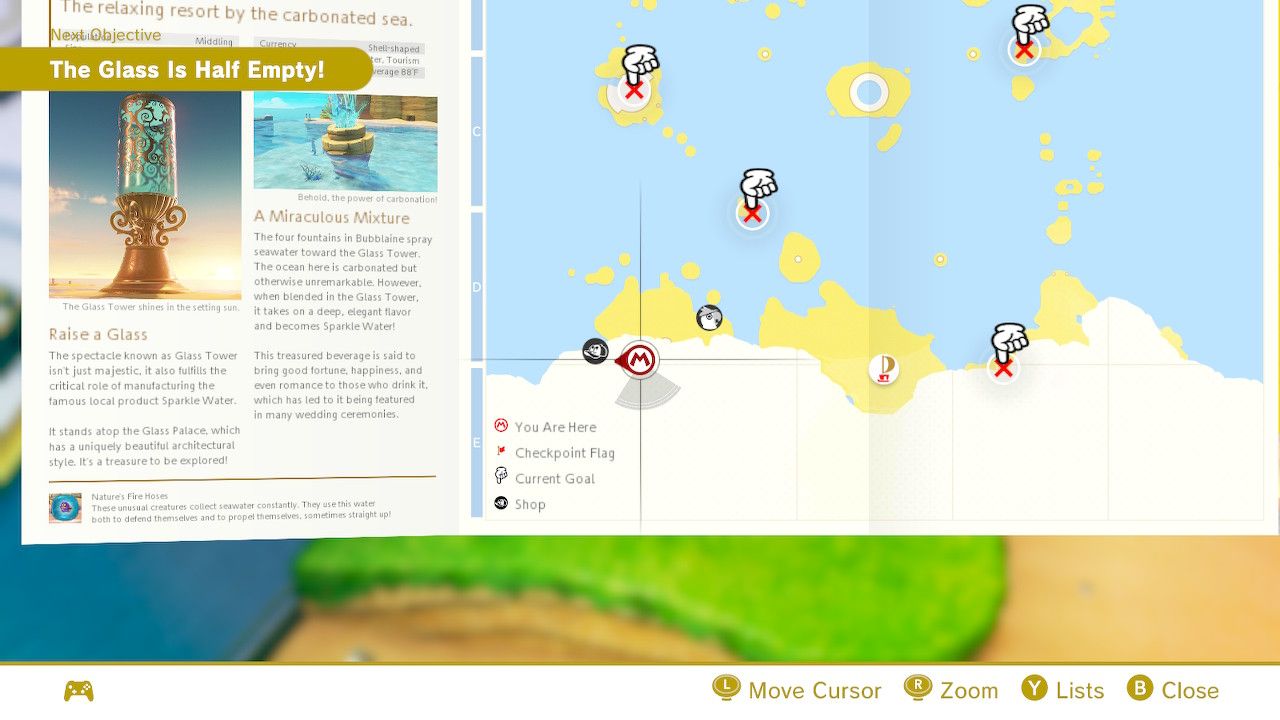Click the central X marker with pointing hand
The height and width of the screenshot is (720, 1280).
click(x=752, y=212)
